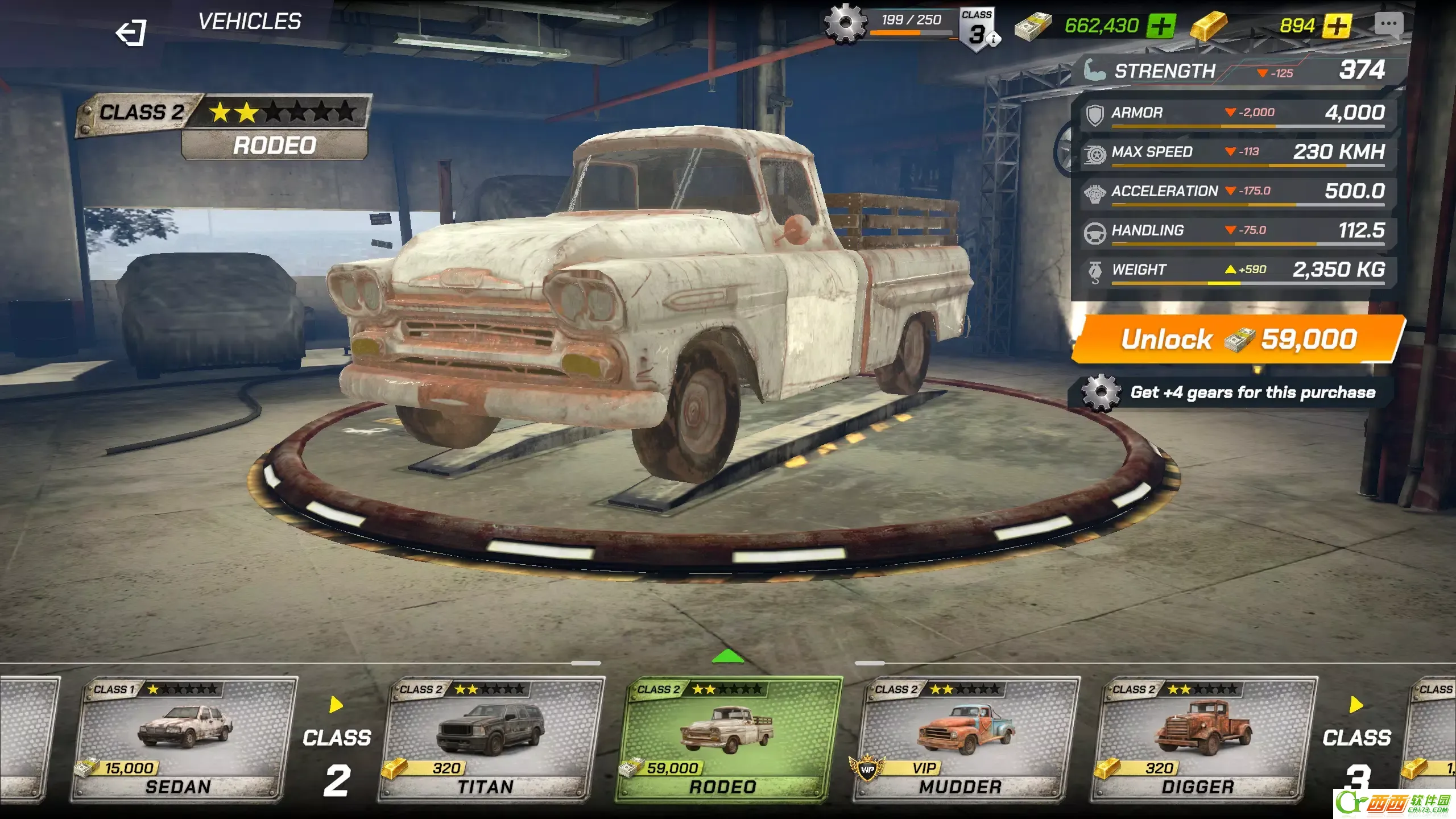
Task: Jump to the Class 2 section marker
Action: pyautogui.click(x=337, y=751)
